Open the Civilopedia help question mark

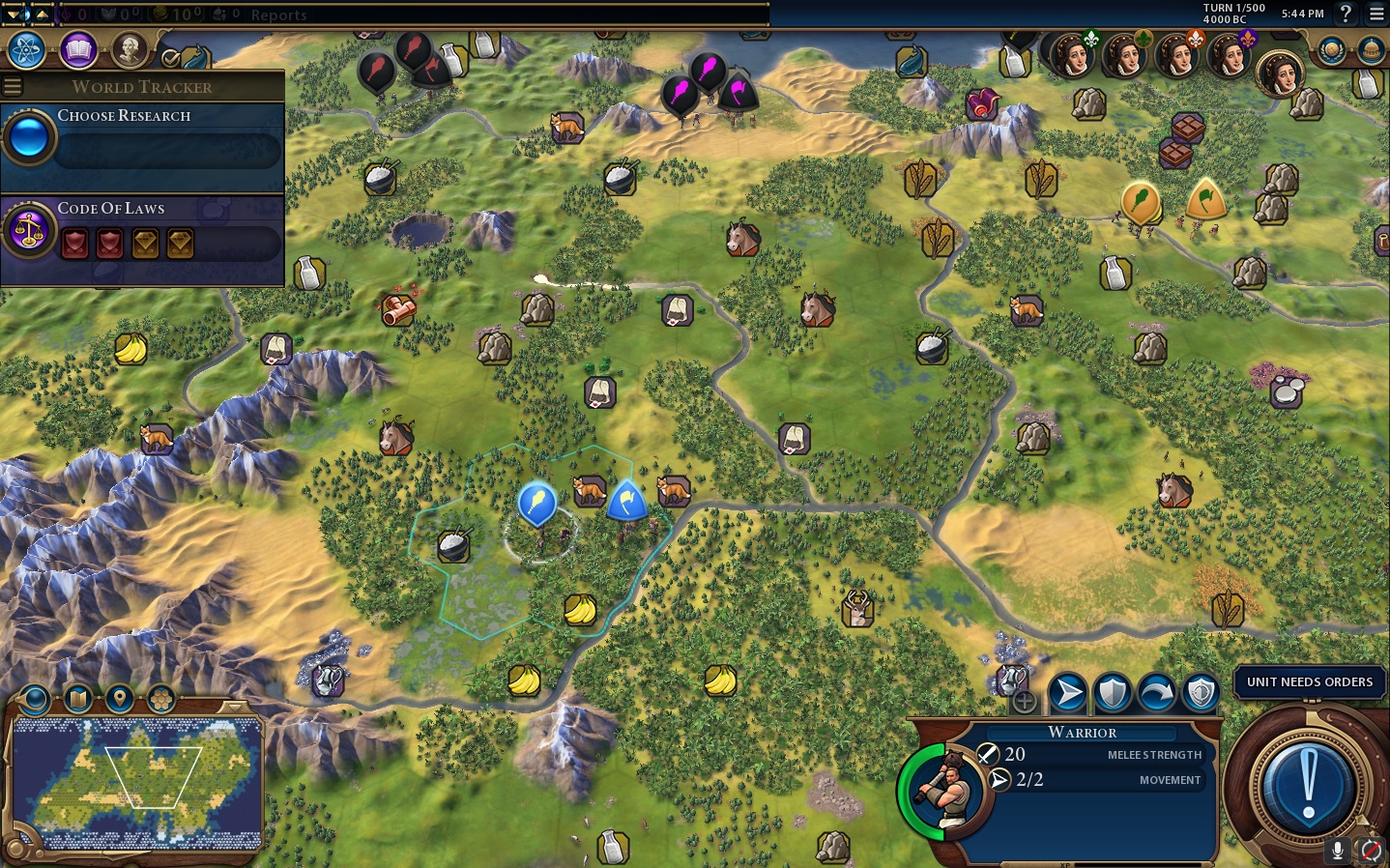pos(1345,14)
